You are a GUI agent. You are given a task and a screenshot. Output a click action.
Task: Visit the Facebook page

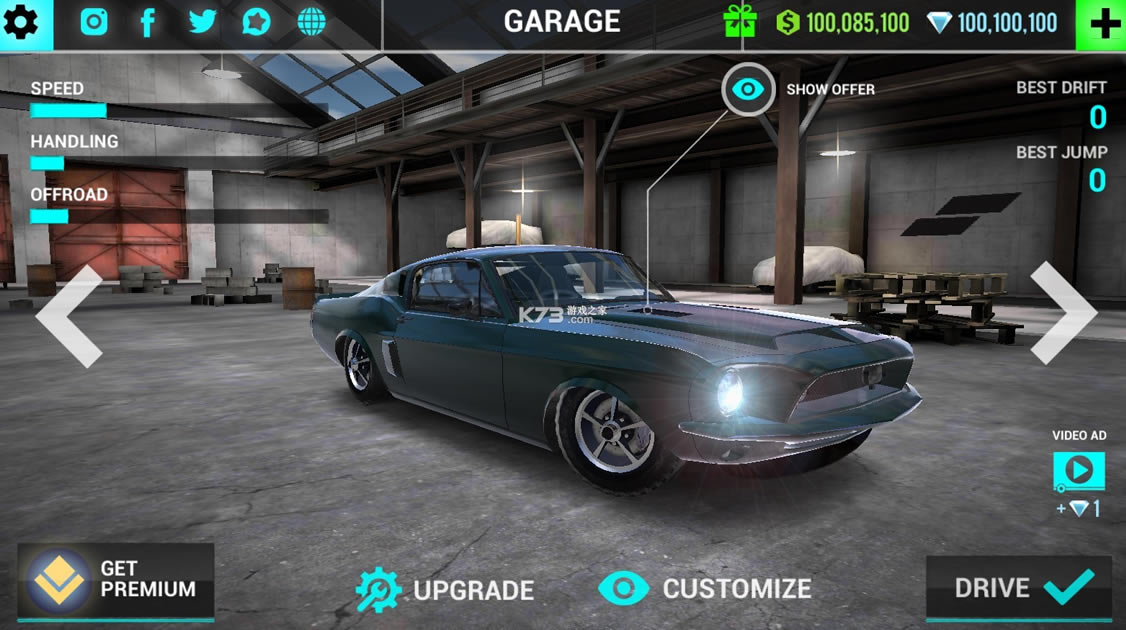pos(147,22)
